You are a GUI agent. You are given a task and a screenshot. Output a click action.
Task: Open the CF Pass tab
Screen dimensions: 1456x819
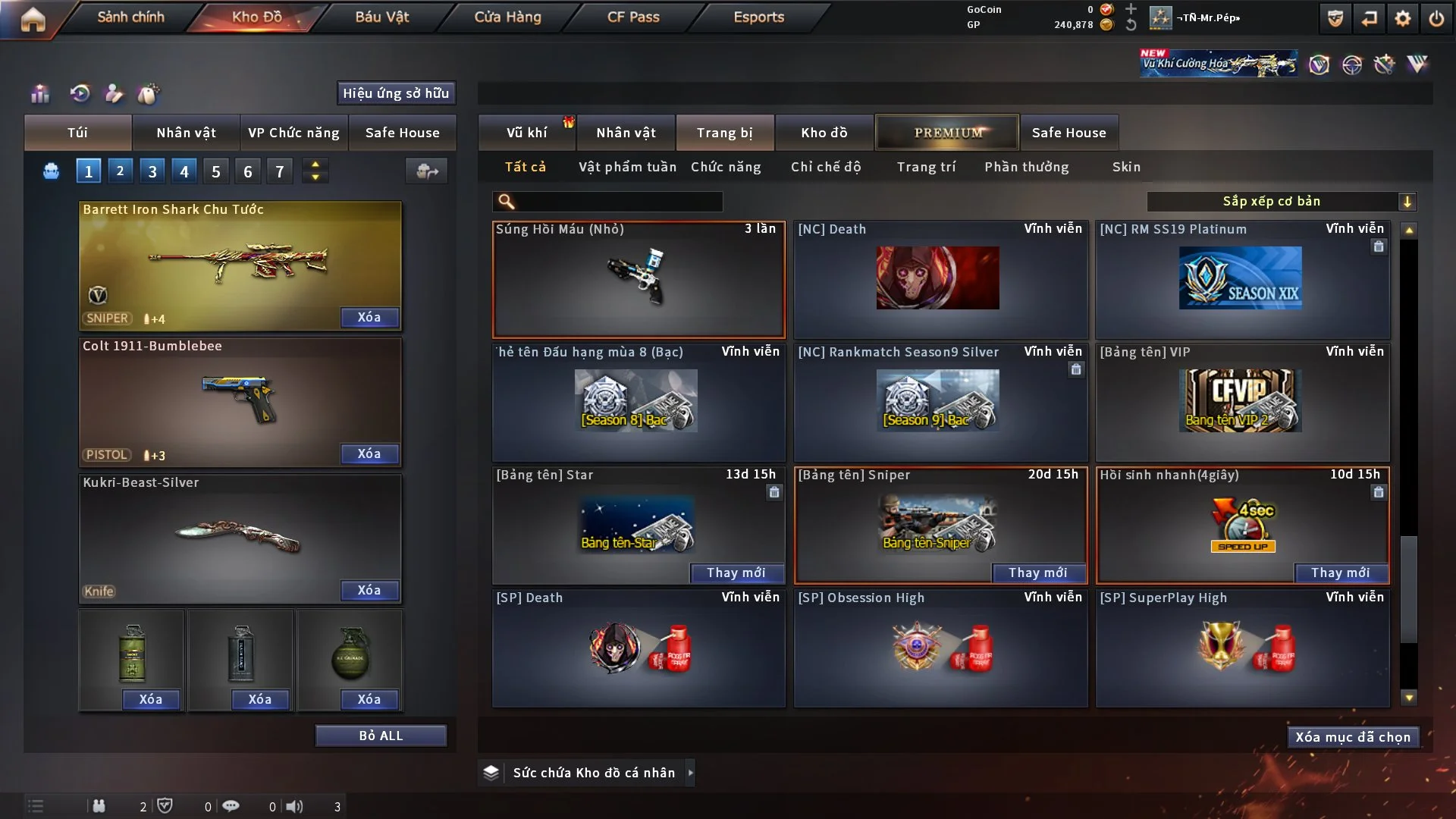pyautogui.click(x=633, y=17)
